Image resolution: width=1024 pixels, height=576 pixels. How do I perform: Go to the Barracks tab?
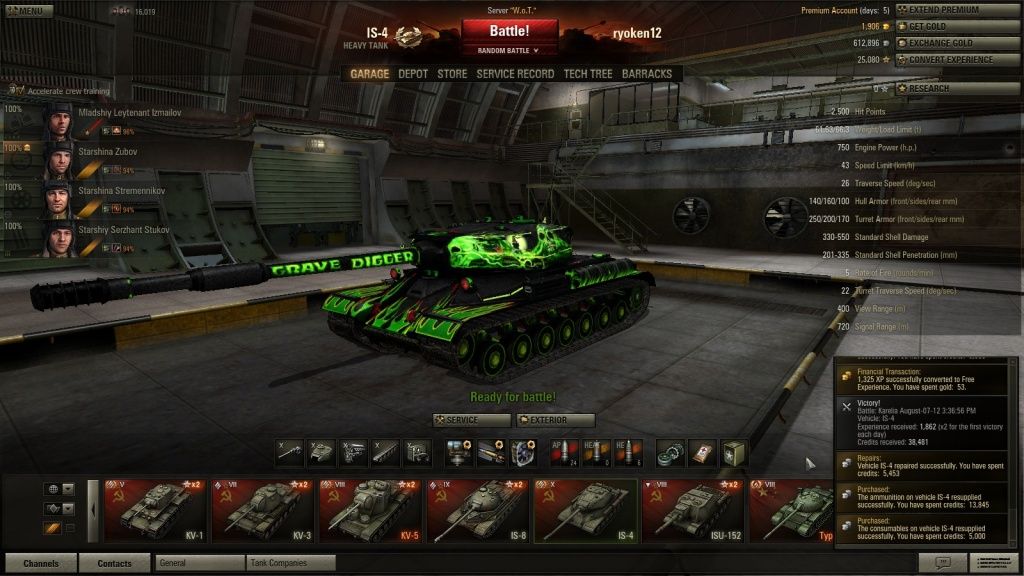(x=647, y=74)
